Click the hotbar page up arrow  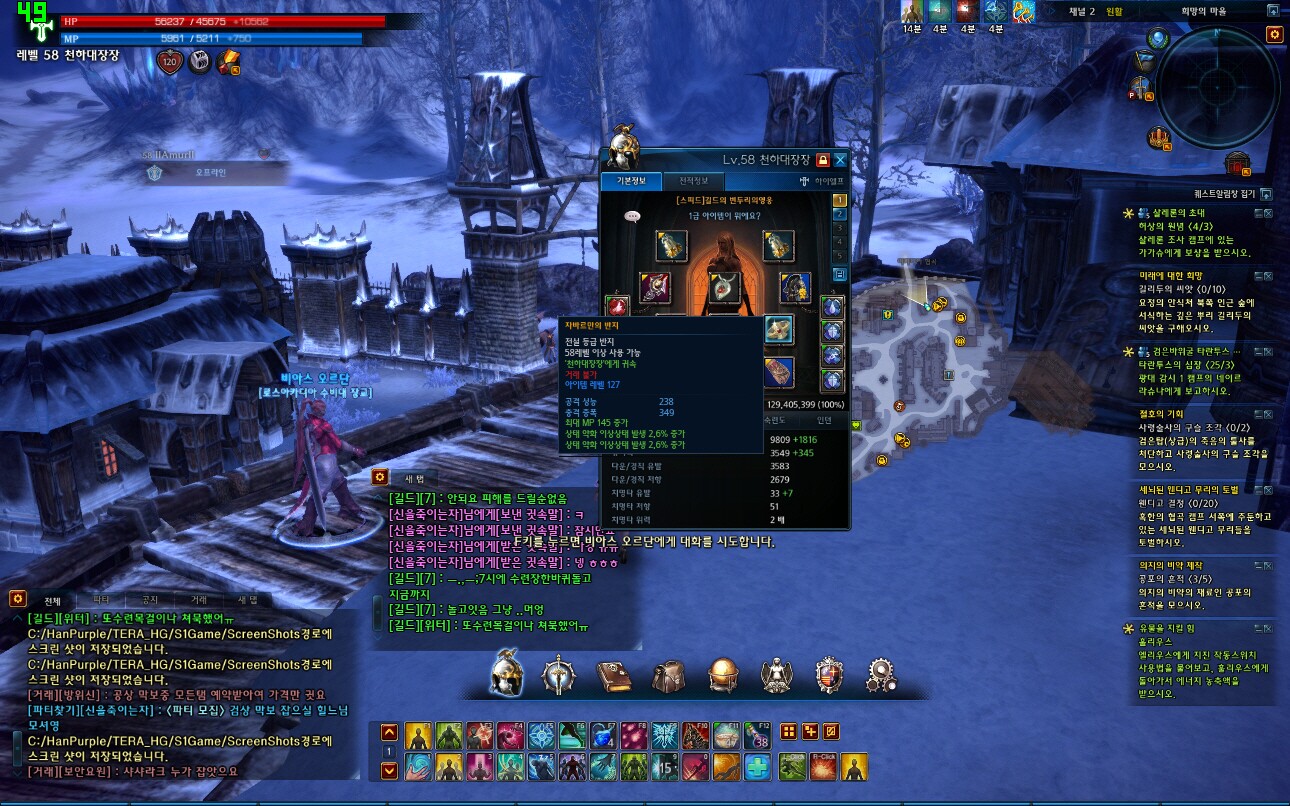pyautogui.click(x=390, y=732)
